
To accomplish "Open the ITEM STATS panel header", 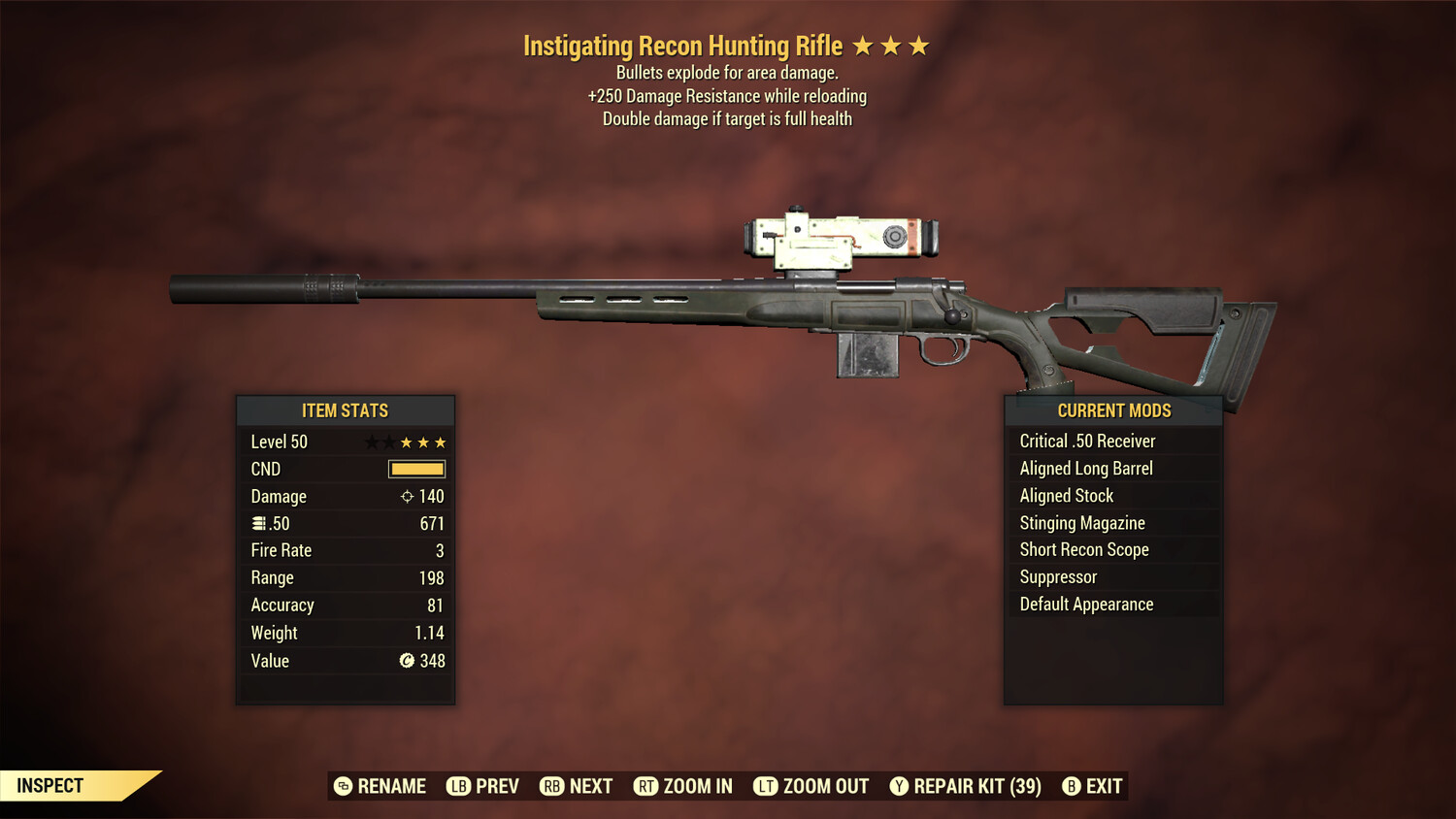I will tap(346, 410).
